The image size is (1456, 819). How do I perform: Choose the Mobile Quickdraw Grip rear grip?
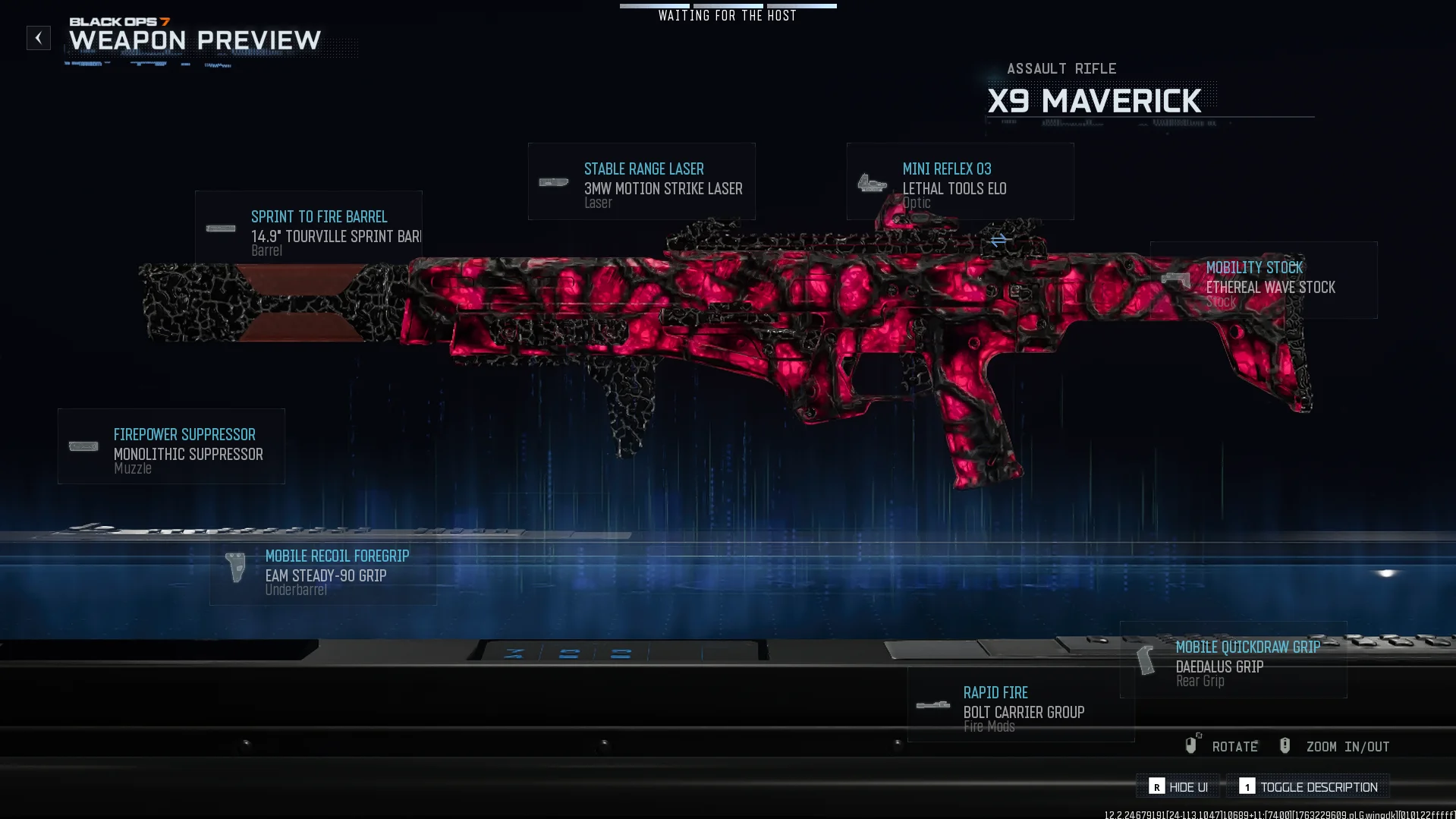(x=1234, y=660)
